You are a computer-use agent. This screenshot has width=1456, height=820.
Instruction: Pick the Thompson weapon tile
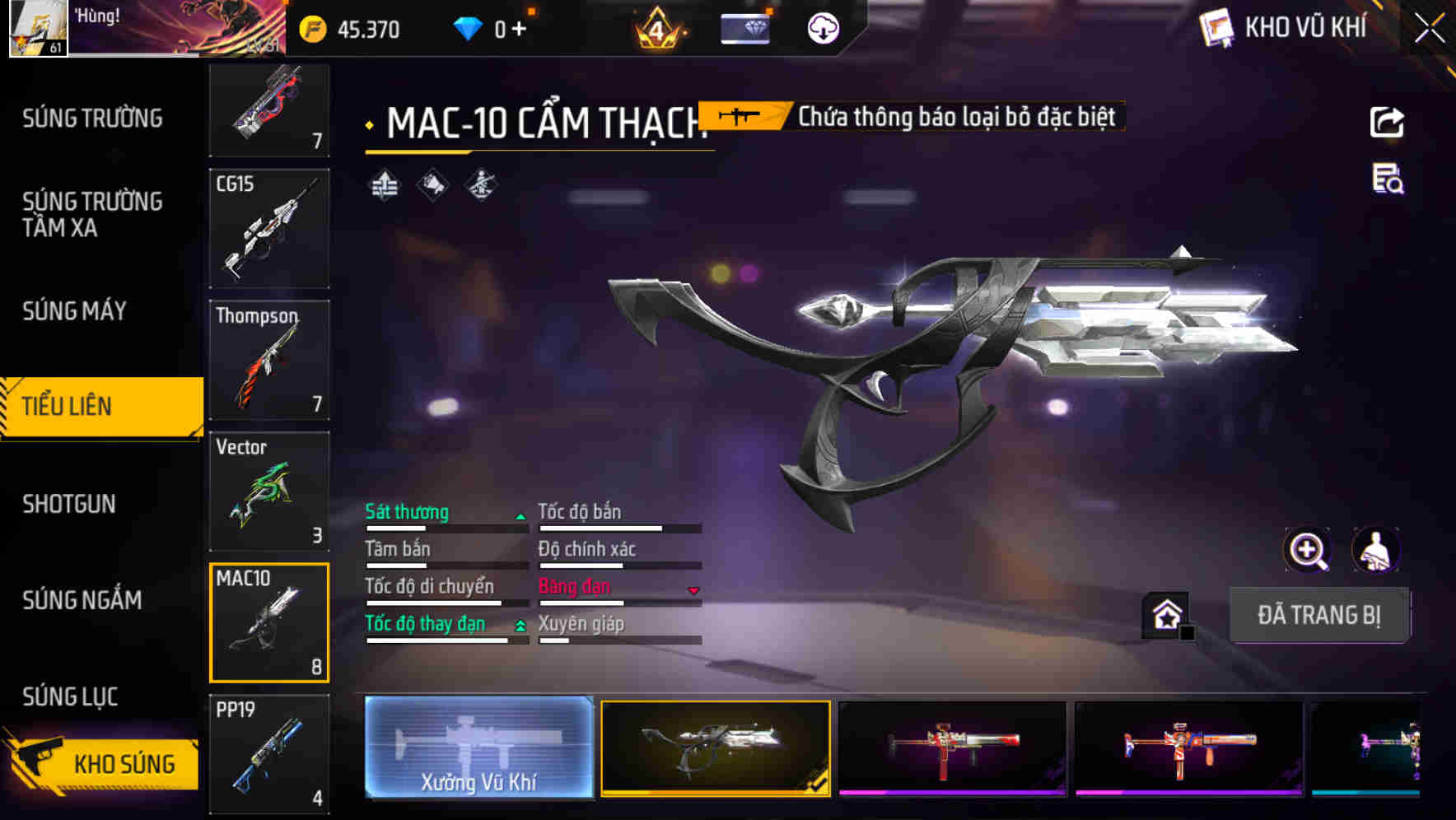click(x=269, y=360)
